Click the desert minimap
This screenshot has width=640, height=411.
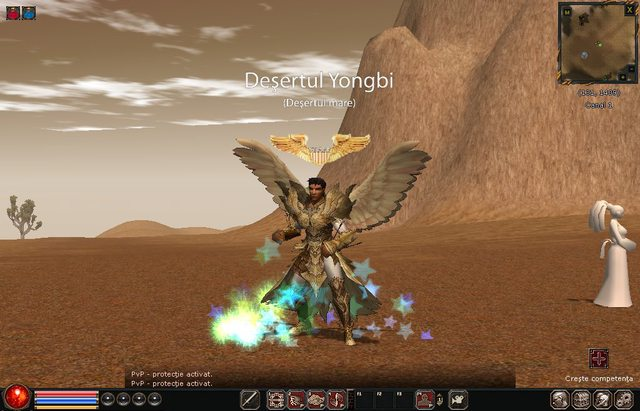(x=599, y=51)
